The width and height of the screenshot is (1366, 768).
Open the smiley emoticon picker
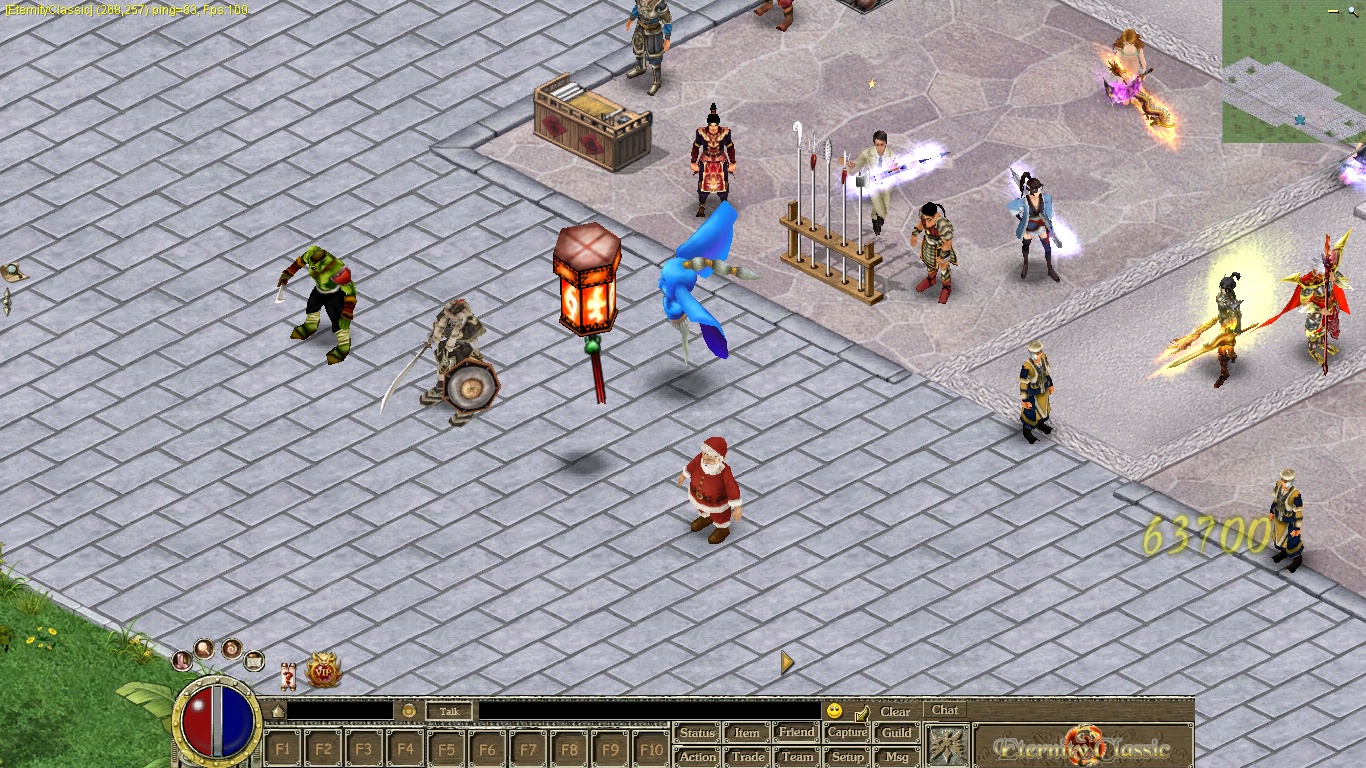[x=834, y=711]
